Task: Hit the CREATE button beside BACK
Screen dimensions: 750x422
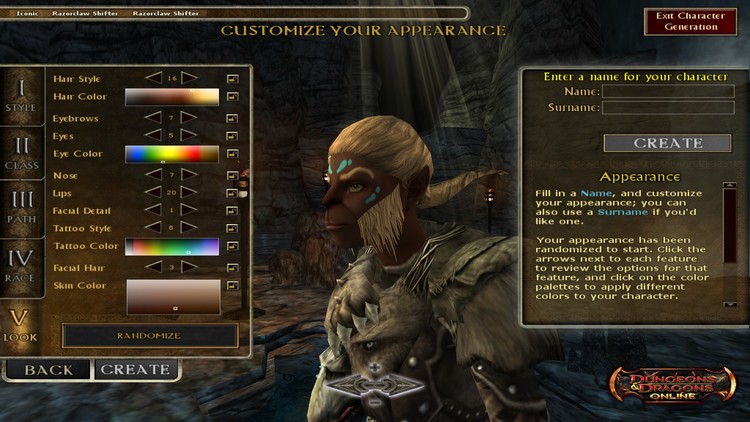Action: pos(136,369)
